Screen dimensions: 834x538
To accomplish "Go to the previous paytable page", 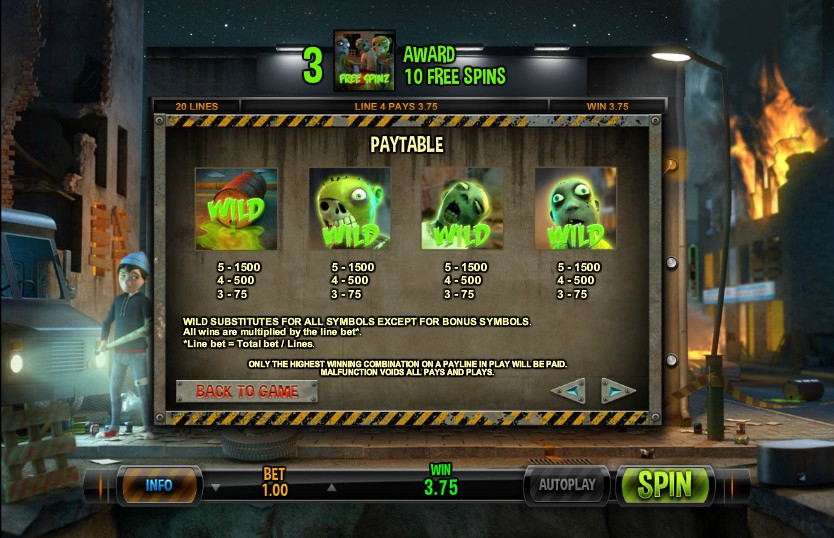I will (x=568, y=390).
